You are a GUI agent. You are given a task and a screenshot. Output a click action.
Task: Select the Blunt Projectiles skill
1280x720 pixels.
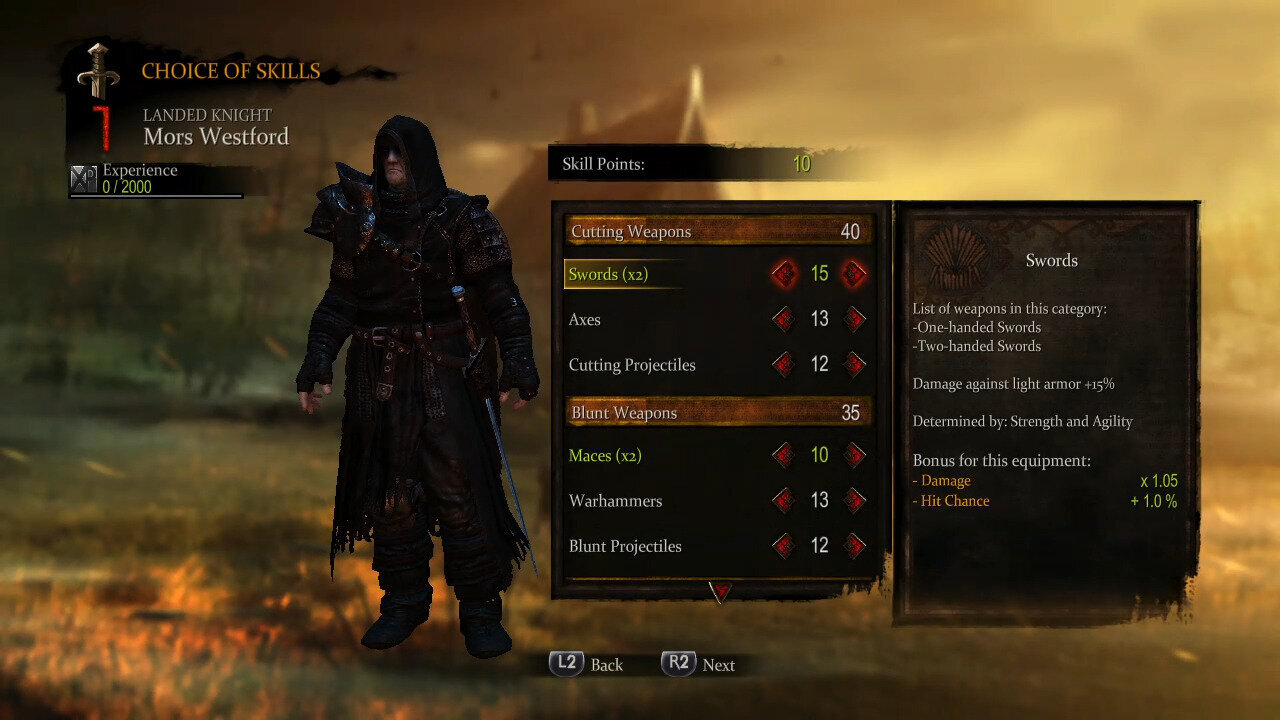[x=625, y=546]
